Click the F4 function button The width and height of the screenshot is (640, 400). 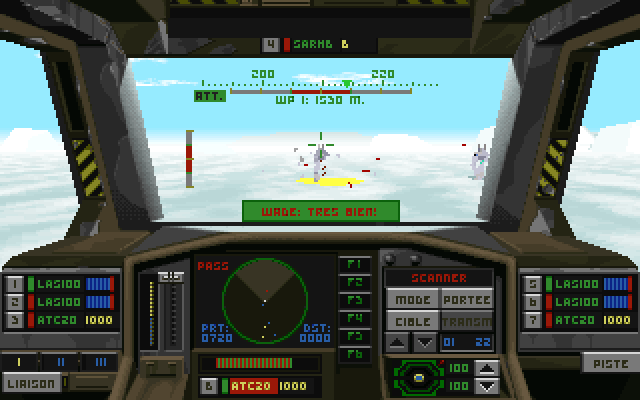(x=353, y=318)
